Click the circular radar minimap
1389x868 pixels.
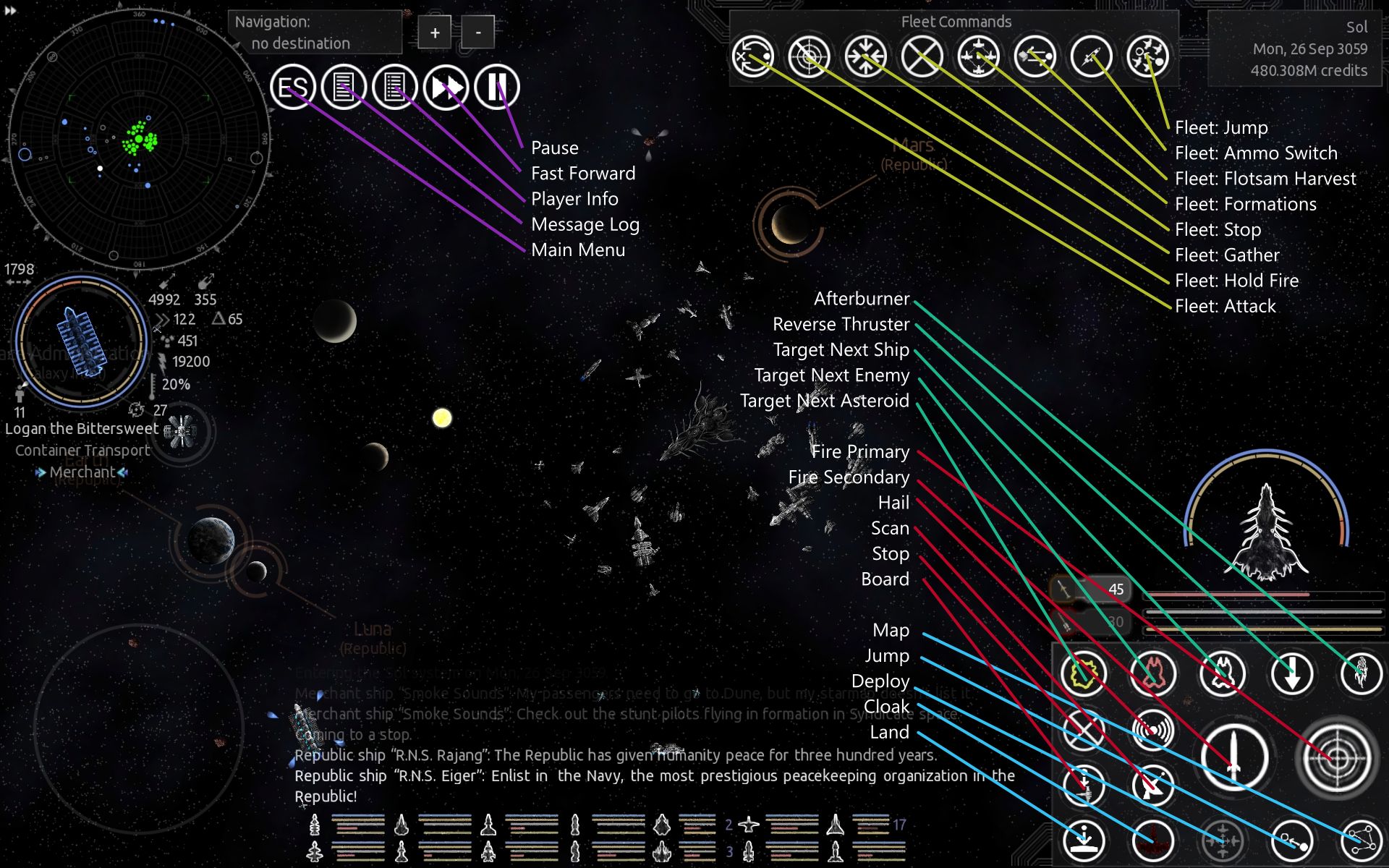pyautogui.click(x=139, y=139)
